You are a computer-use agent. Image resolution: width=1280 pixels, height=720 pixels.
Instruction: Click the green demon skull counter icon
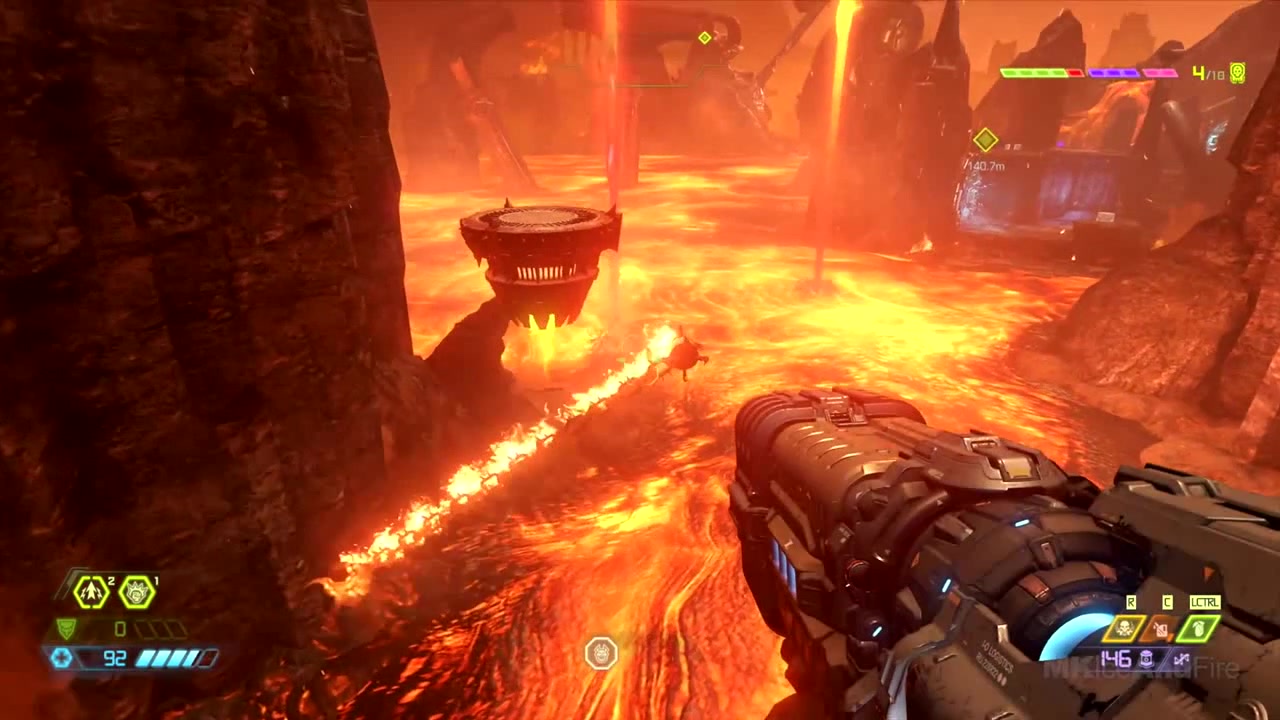1237,72
